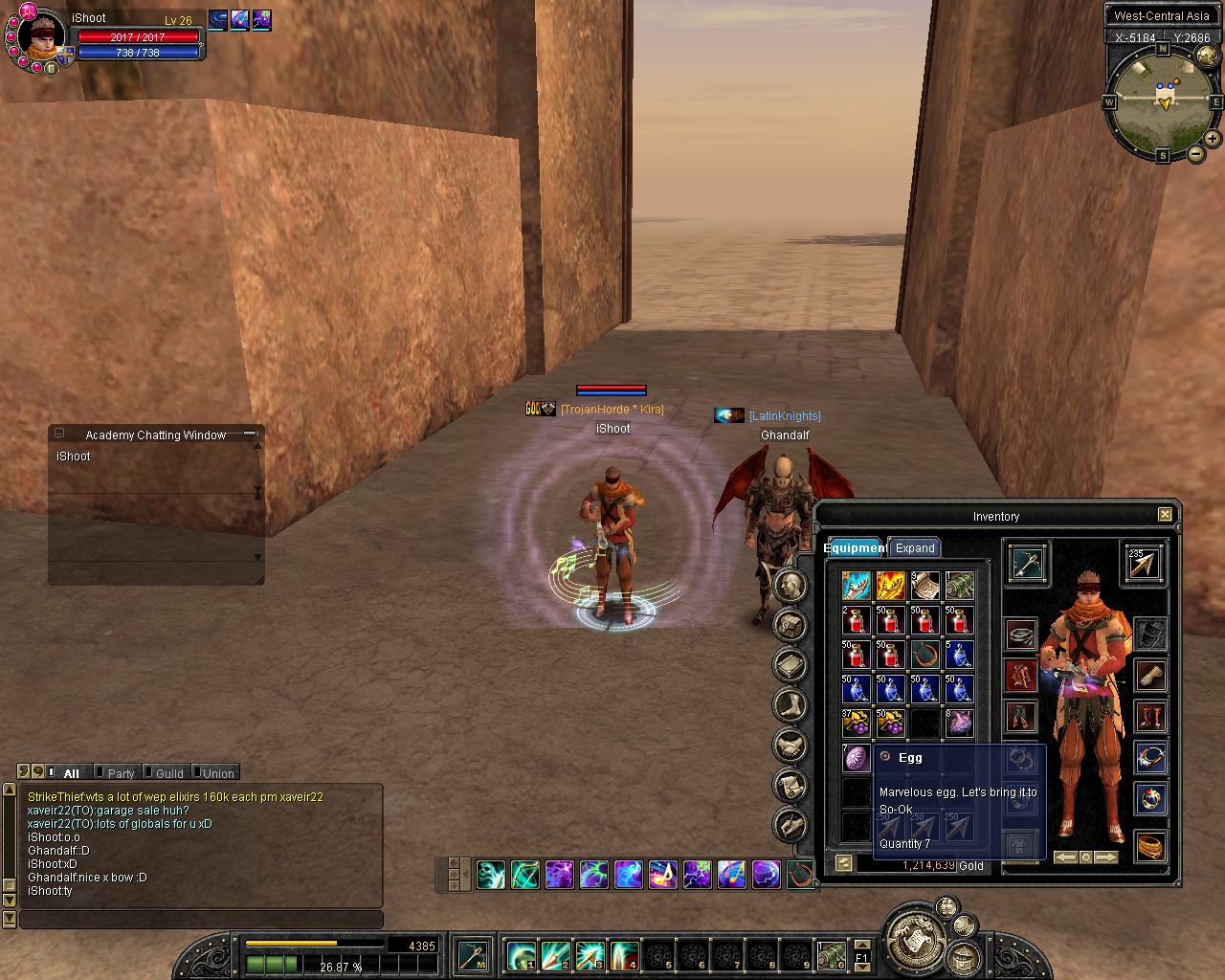Select the equipped arrows slot showing 235

click(1143, 564)
